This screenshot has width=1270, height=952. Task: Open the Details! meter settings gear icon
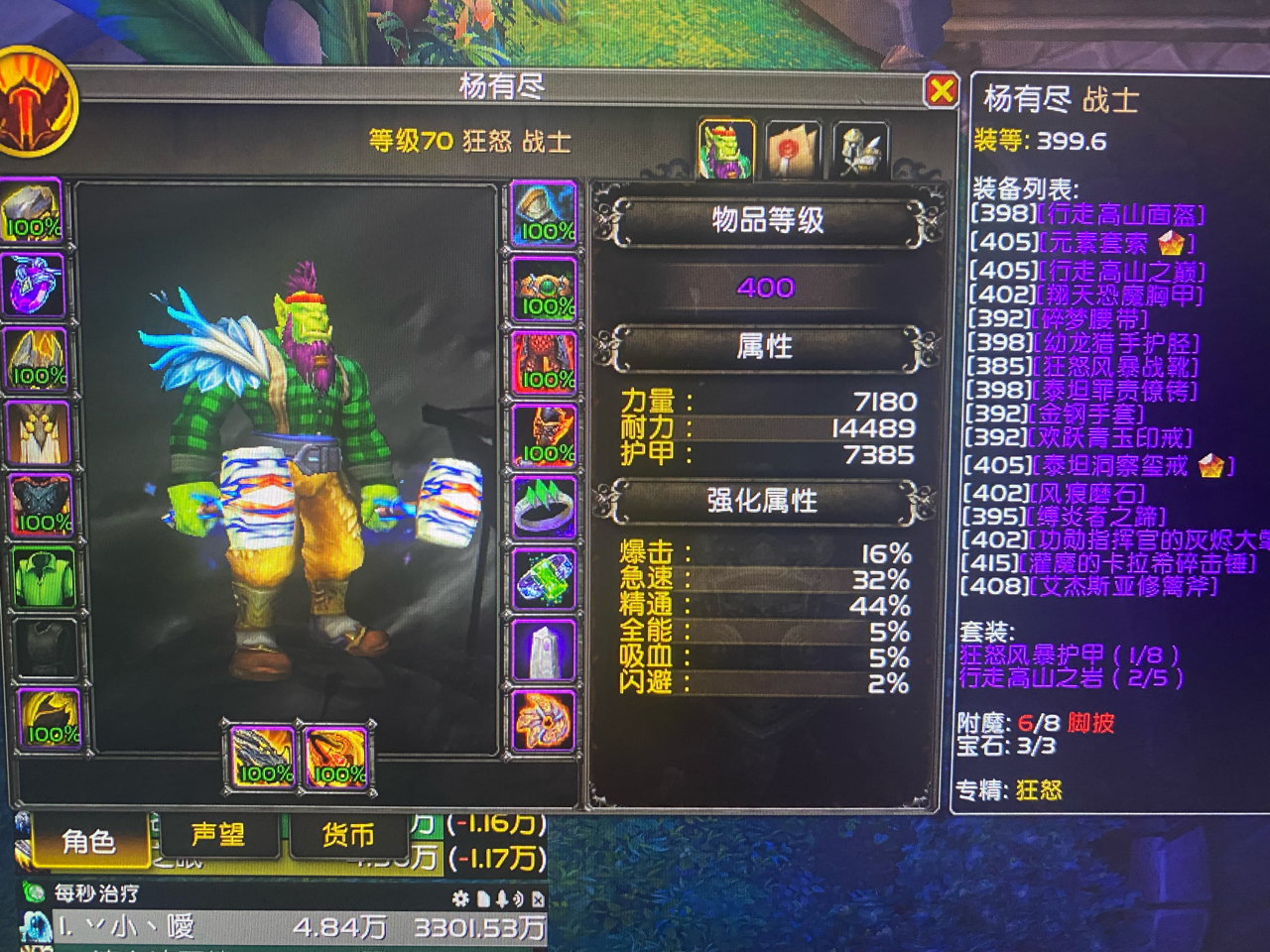coord(462,895)
